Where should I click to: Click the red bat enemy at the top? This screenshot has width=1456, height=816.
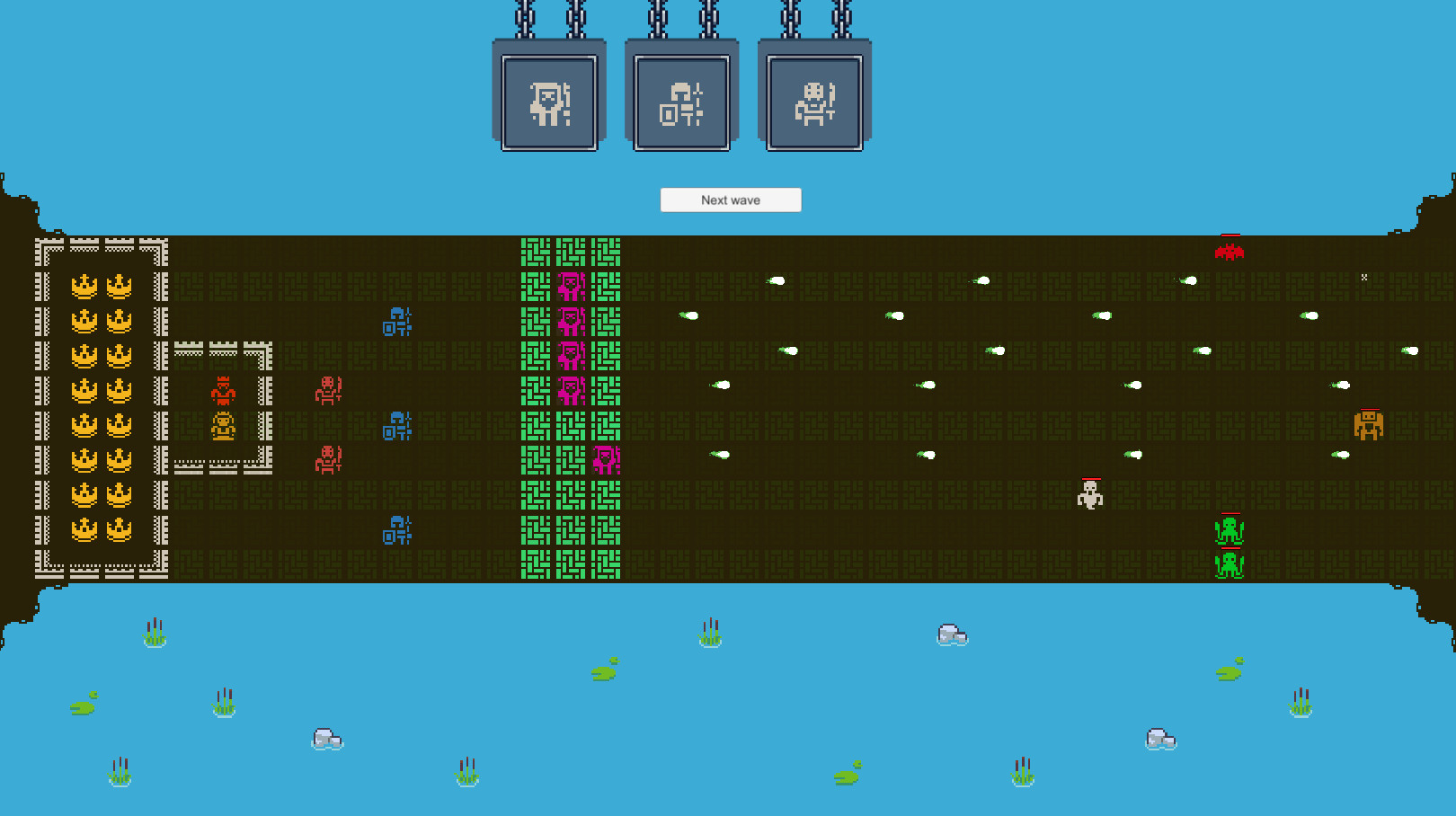[1229, 253]
